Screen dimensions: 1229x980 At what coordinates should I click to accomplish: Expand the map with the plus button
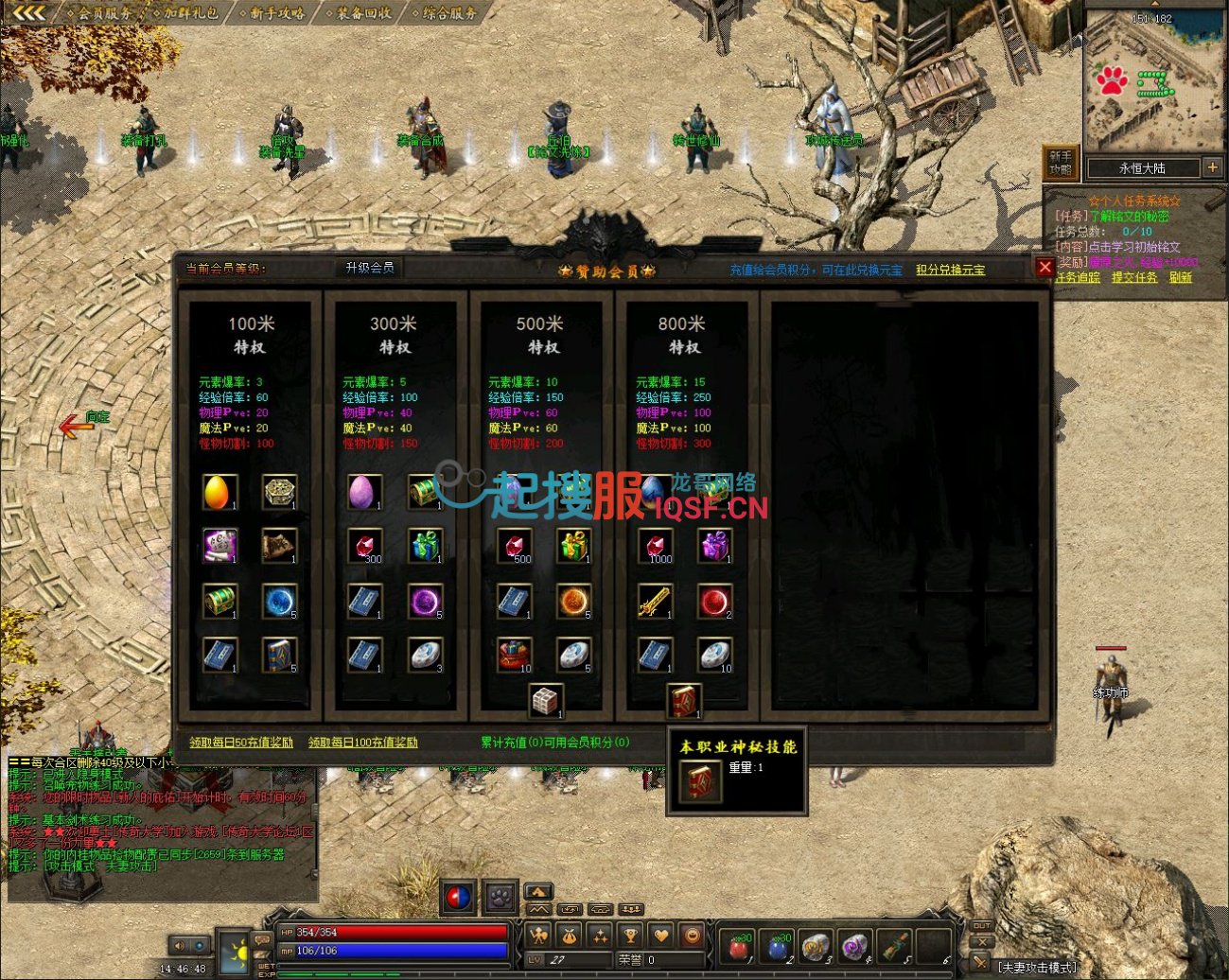pos(1212,167)
